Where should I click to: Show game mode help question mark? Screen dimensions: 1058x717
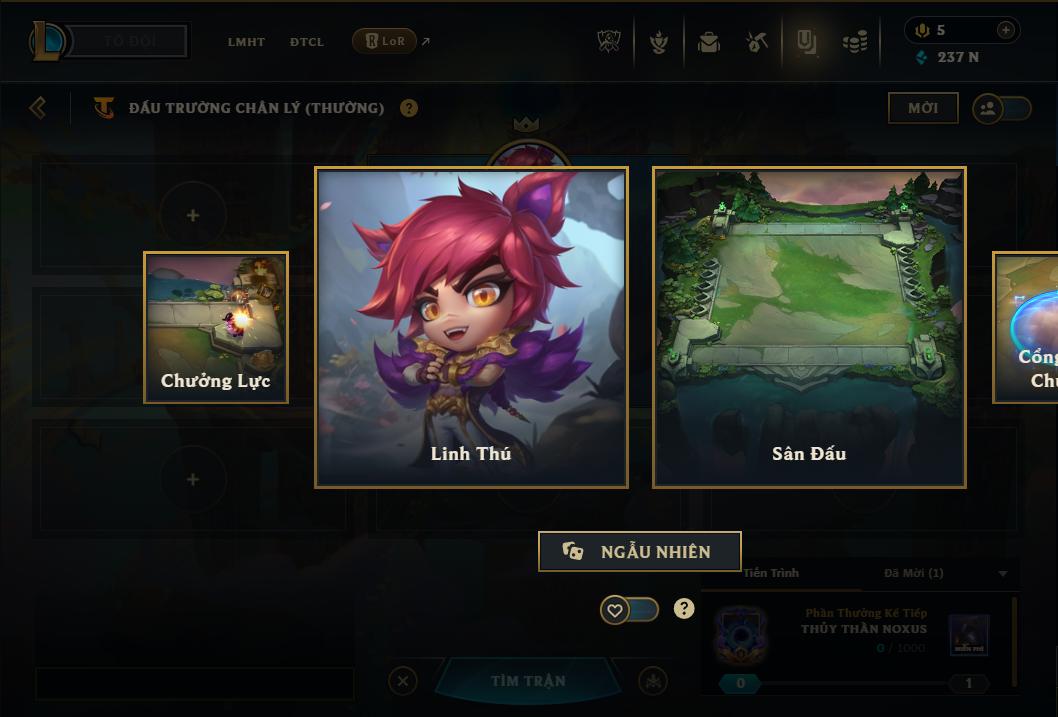point(409,108)
